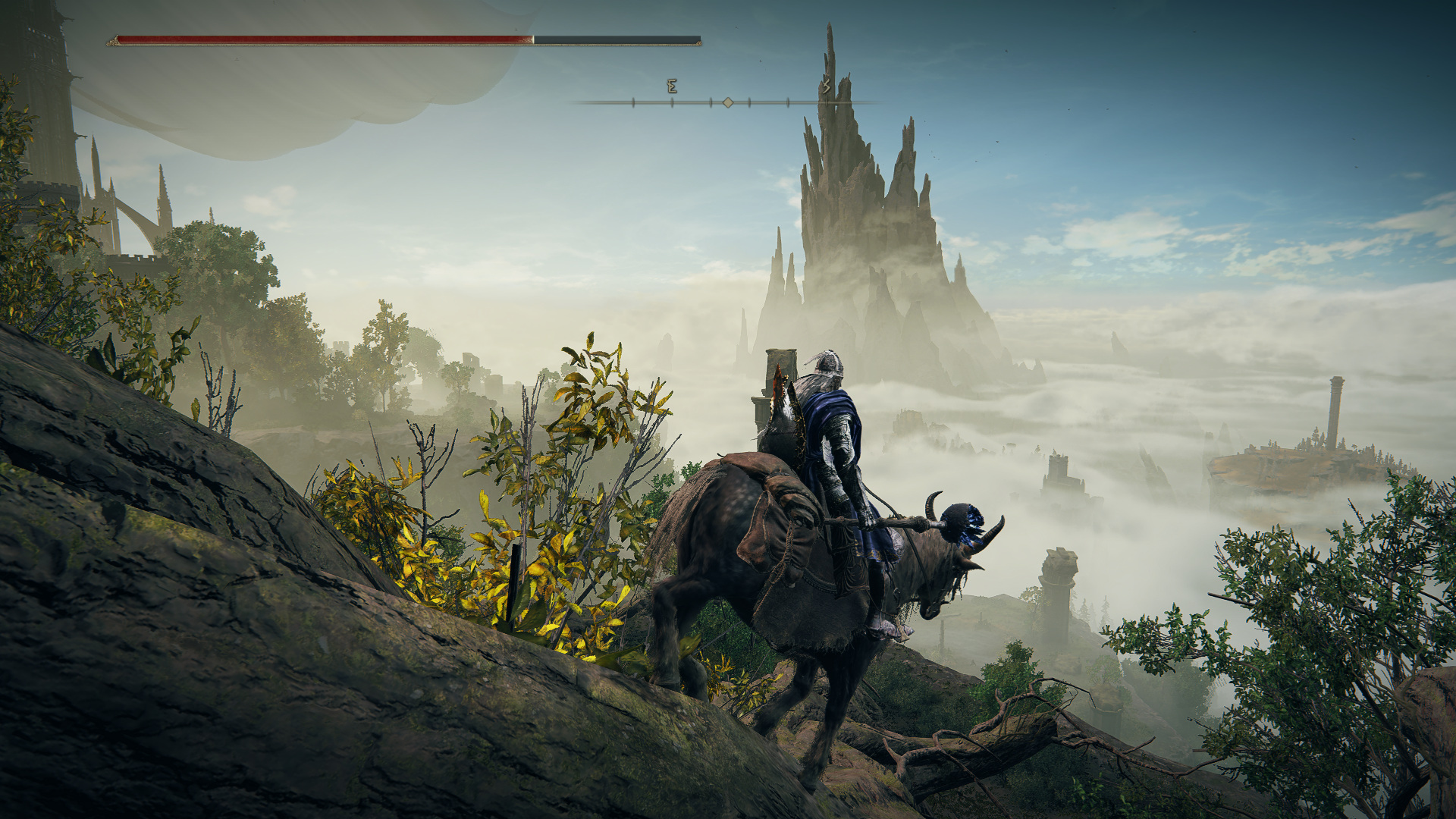Click the compass heading bar
Viewport: 1456px width, 819px height.
[727, 102]
